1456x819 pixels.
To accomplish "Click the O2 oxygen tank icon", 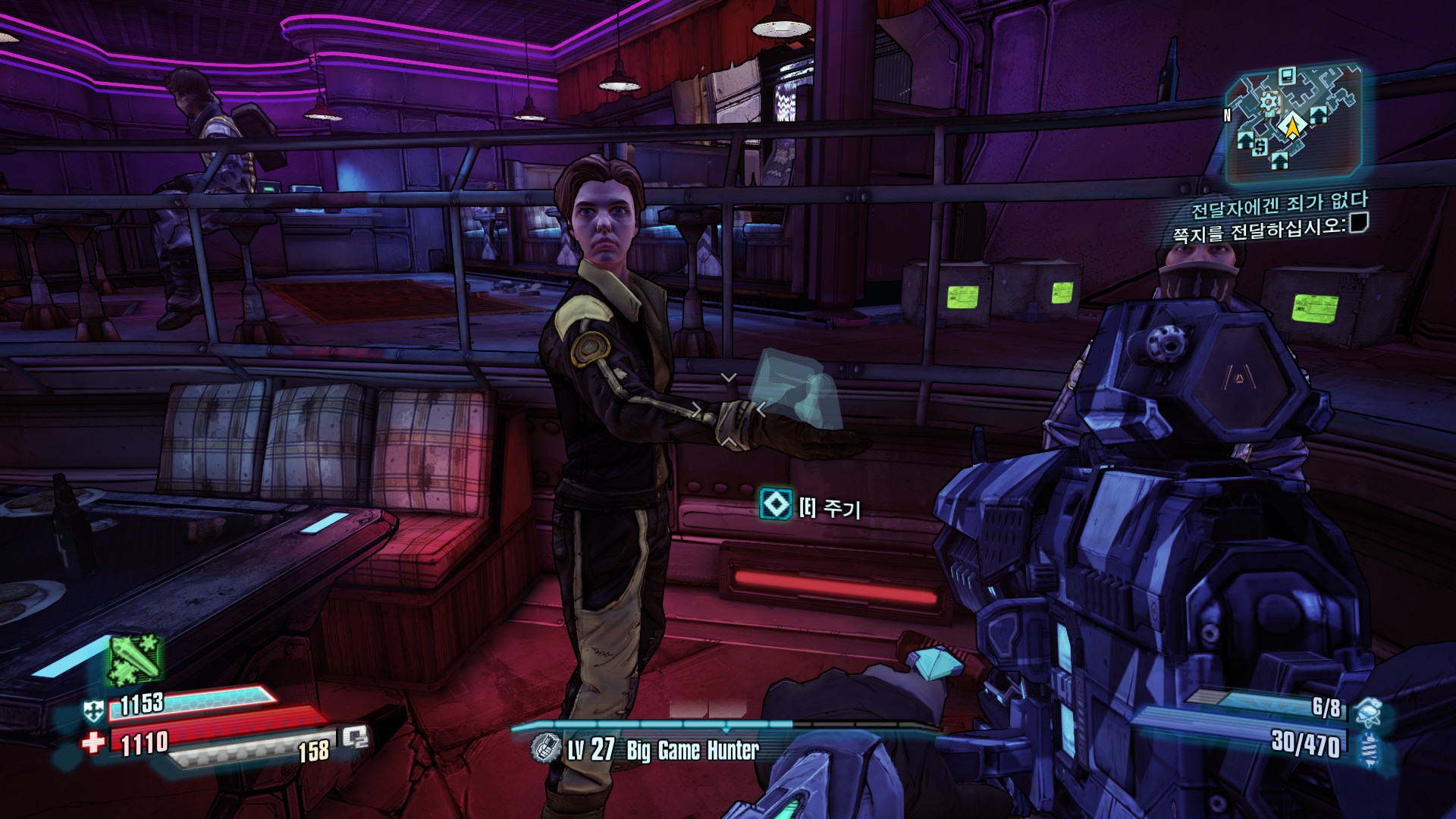I will click(x=355, y=737).
